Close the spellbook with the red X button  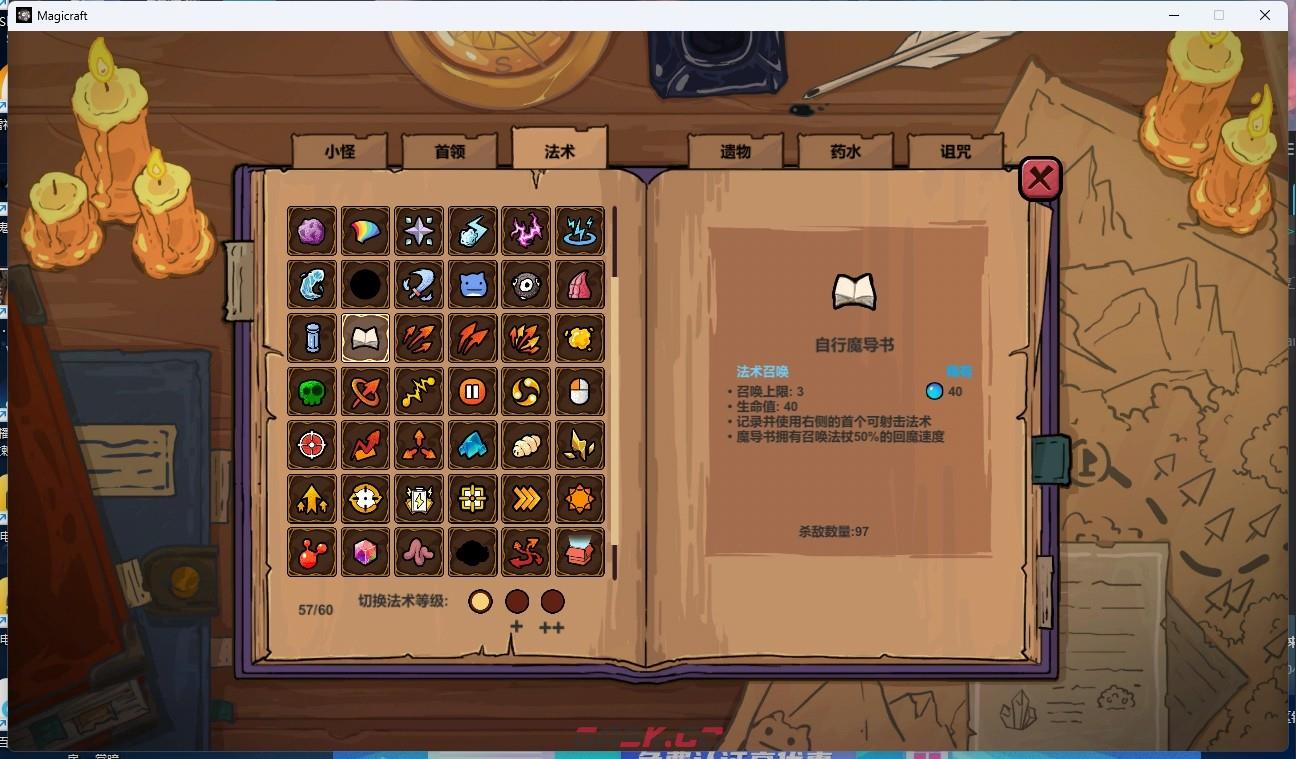pyautogui.click(x=1040, y=178)
